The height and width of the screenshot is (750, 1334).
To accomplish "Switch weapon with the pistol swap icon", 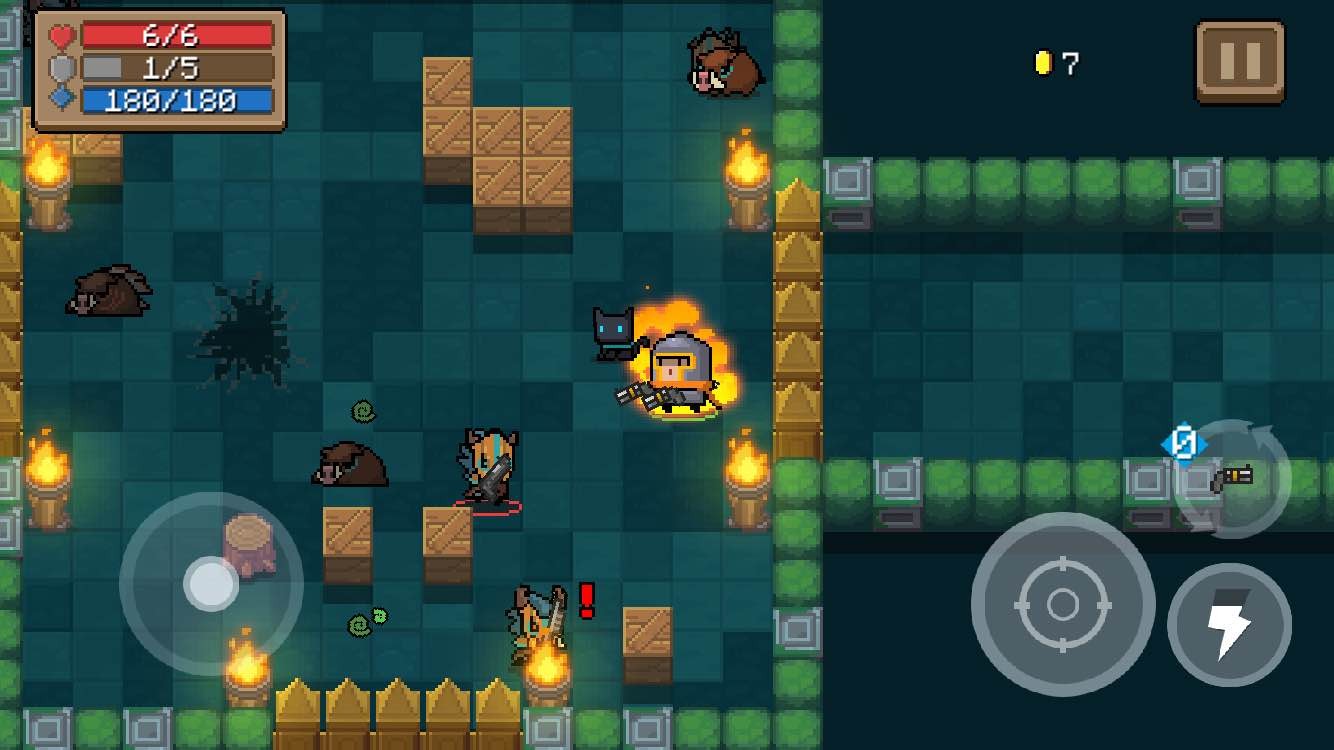I will pos(1232,478).
